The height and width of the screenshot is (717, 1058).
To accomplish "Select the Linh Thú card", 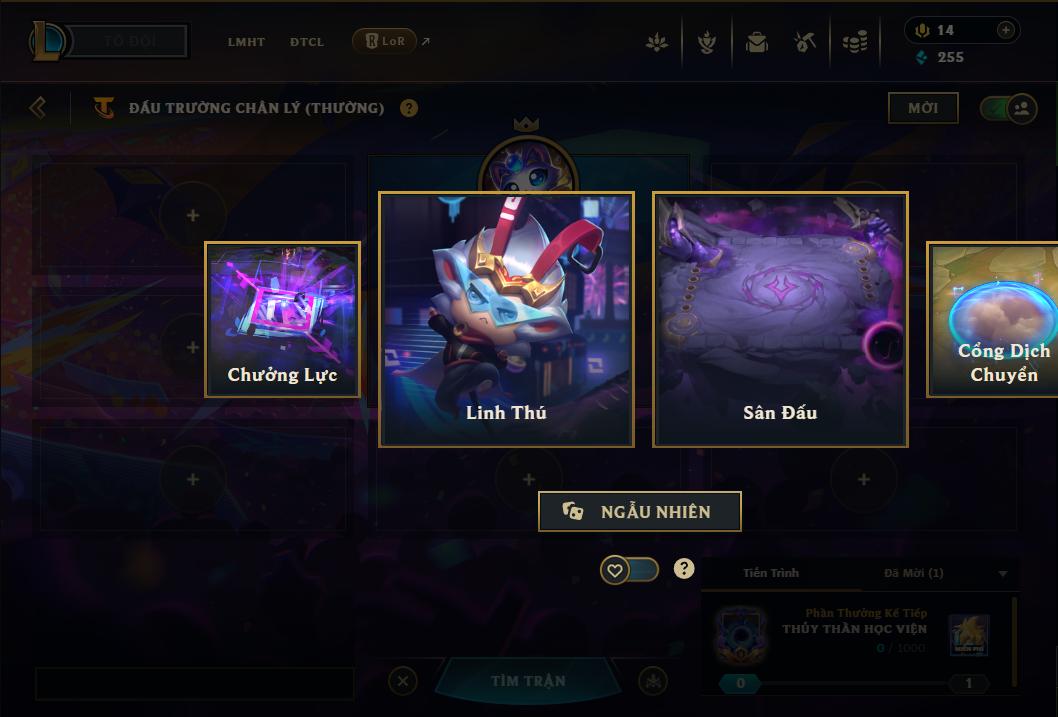I will [506, 319].
